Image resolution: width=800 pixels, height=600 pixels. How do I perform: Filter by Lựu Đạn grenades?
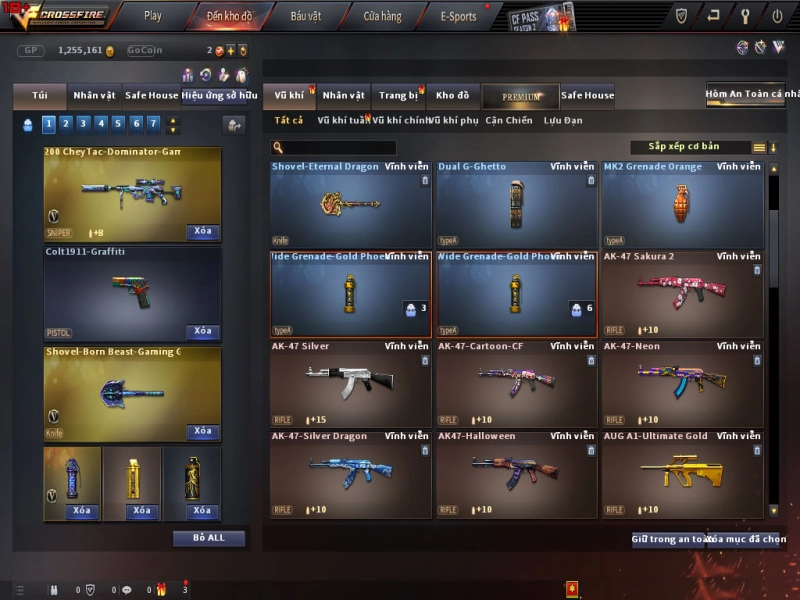tap(563, 121)
